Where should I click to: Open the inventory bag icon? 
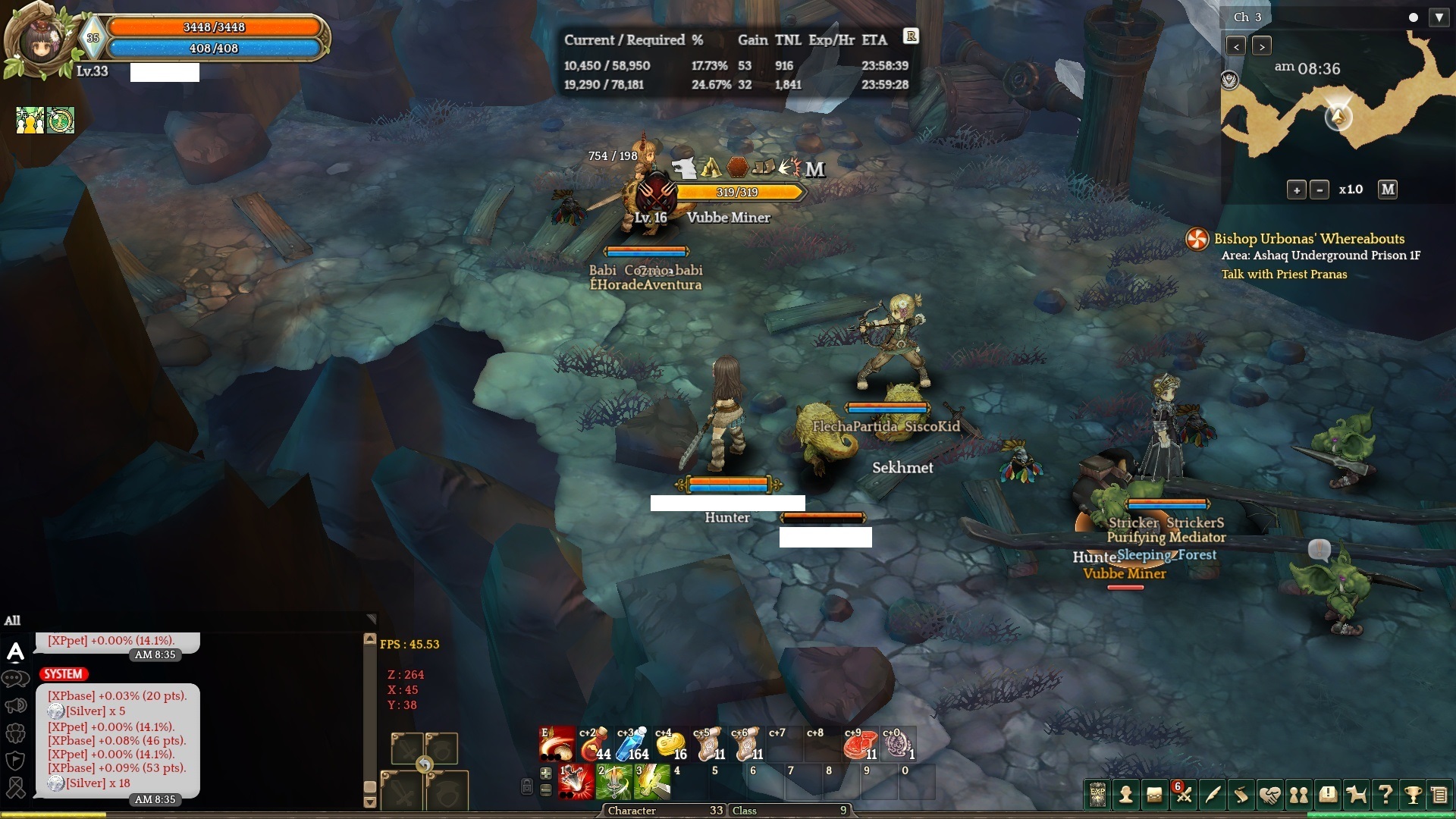coord(1155,794)
